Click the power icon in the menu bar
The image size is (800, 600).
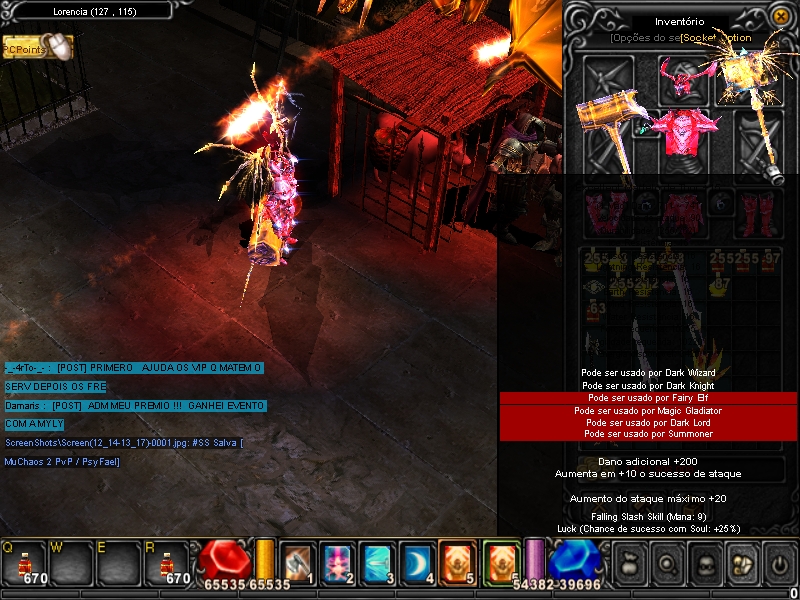(779, 566)
